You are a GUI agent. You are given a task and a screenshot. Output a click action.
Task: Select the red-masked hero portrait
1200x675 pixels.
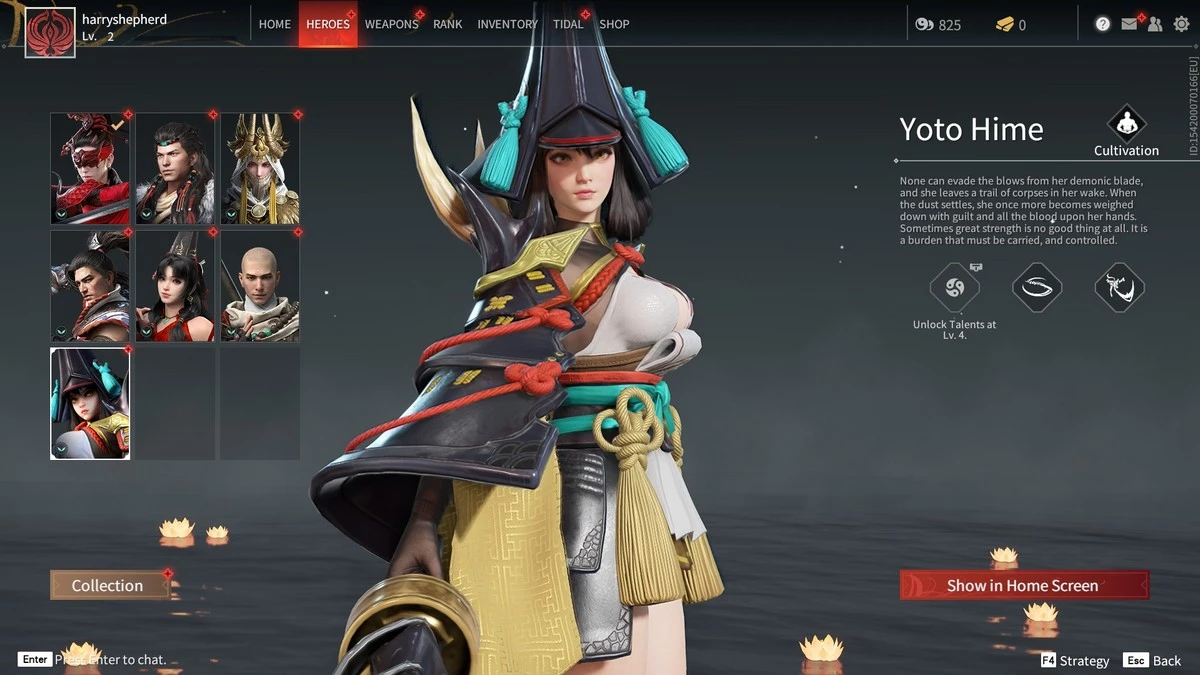[x=90, y=168]
